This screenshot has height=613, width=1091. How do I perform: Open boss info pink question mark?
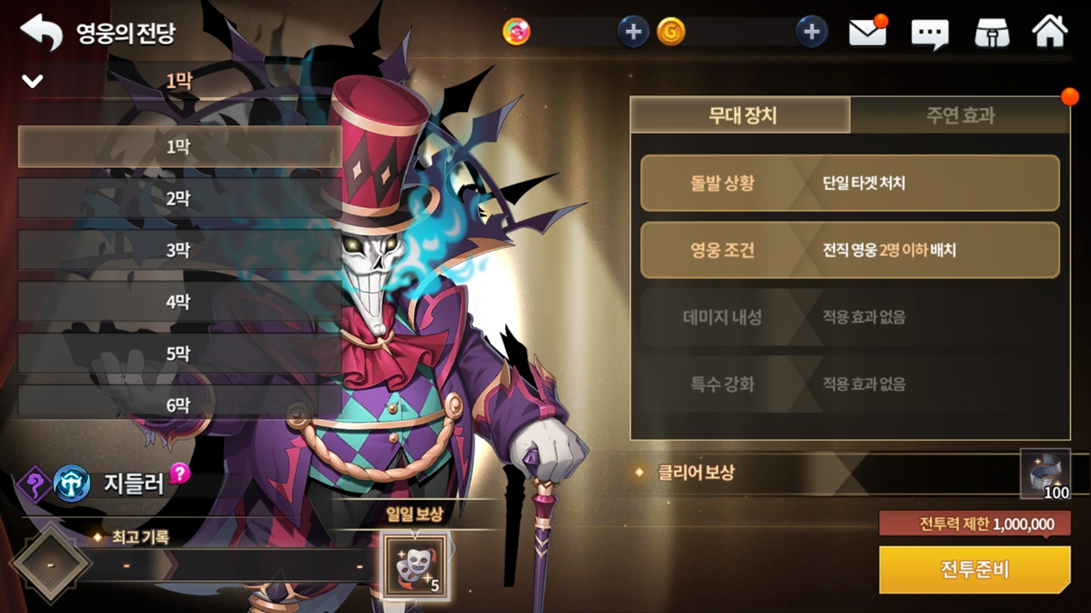coord(180,473)
